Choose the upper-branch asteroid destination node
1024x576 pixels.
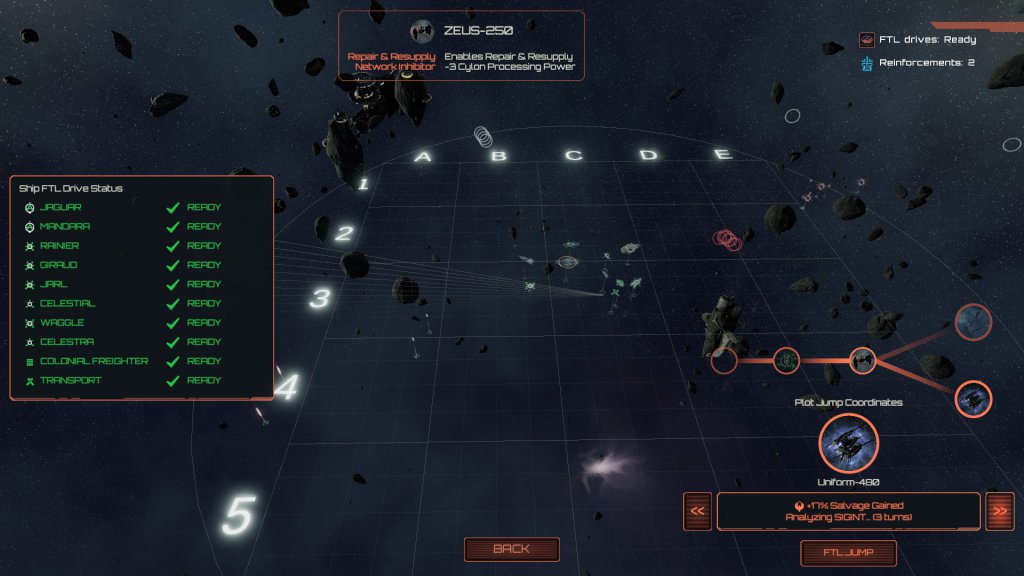(972, 322)
